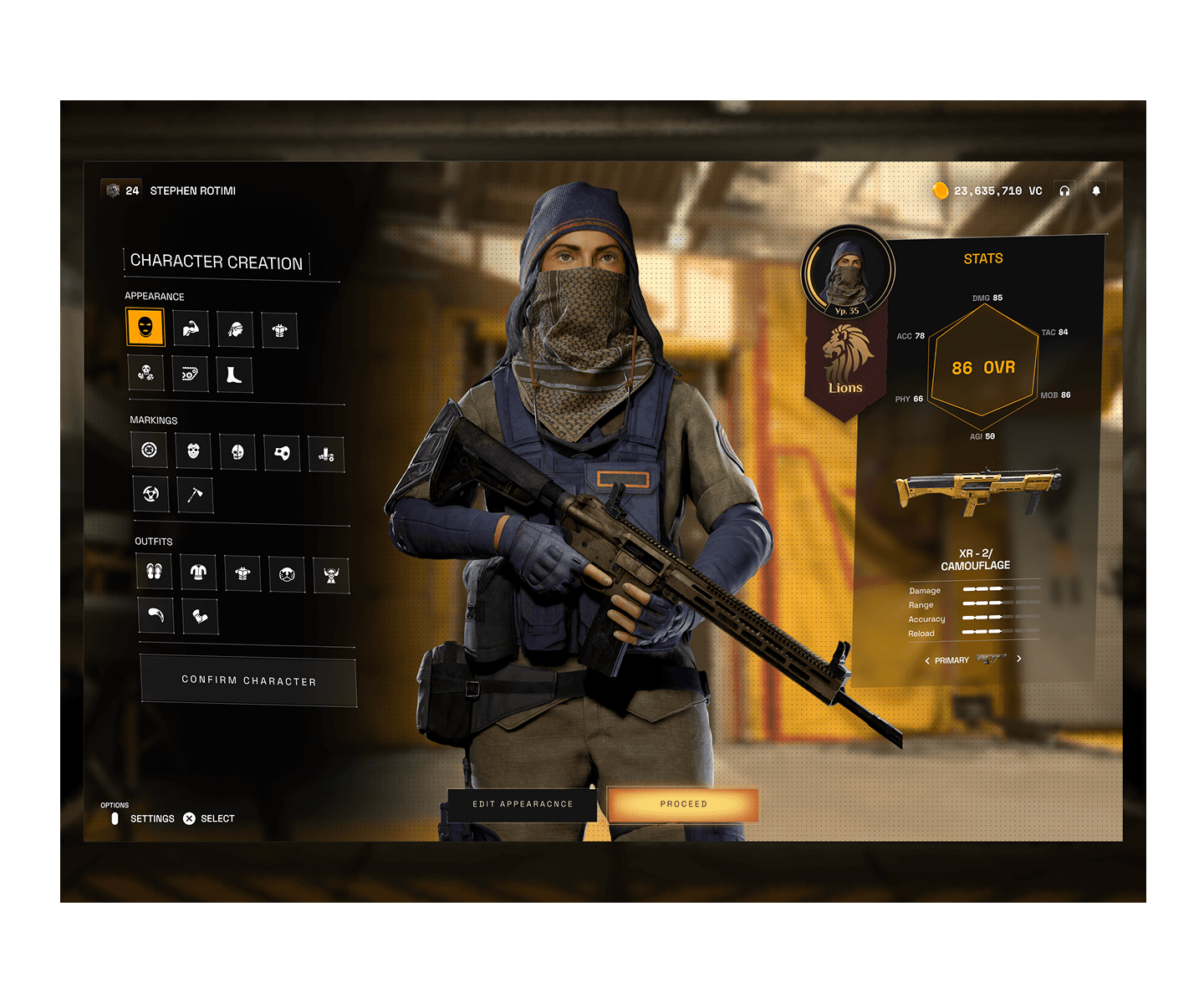Open Edit Appearance
This screenshot has height=1003, width=1204.
[523, 804]
